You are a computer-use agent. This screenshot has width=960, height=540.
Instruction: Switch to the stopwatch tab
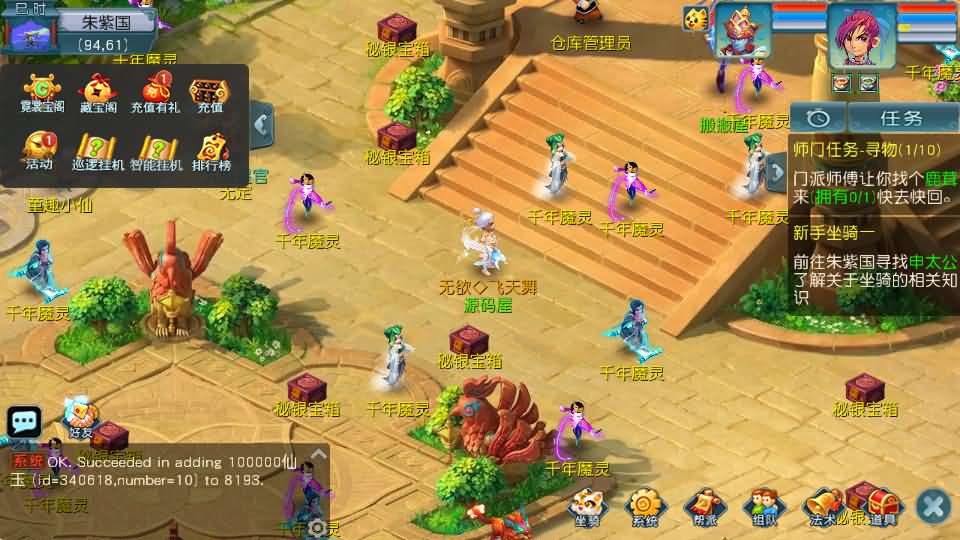(x=819, y=118)
